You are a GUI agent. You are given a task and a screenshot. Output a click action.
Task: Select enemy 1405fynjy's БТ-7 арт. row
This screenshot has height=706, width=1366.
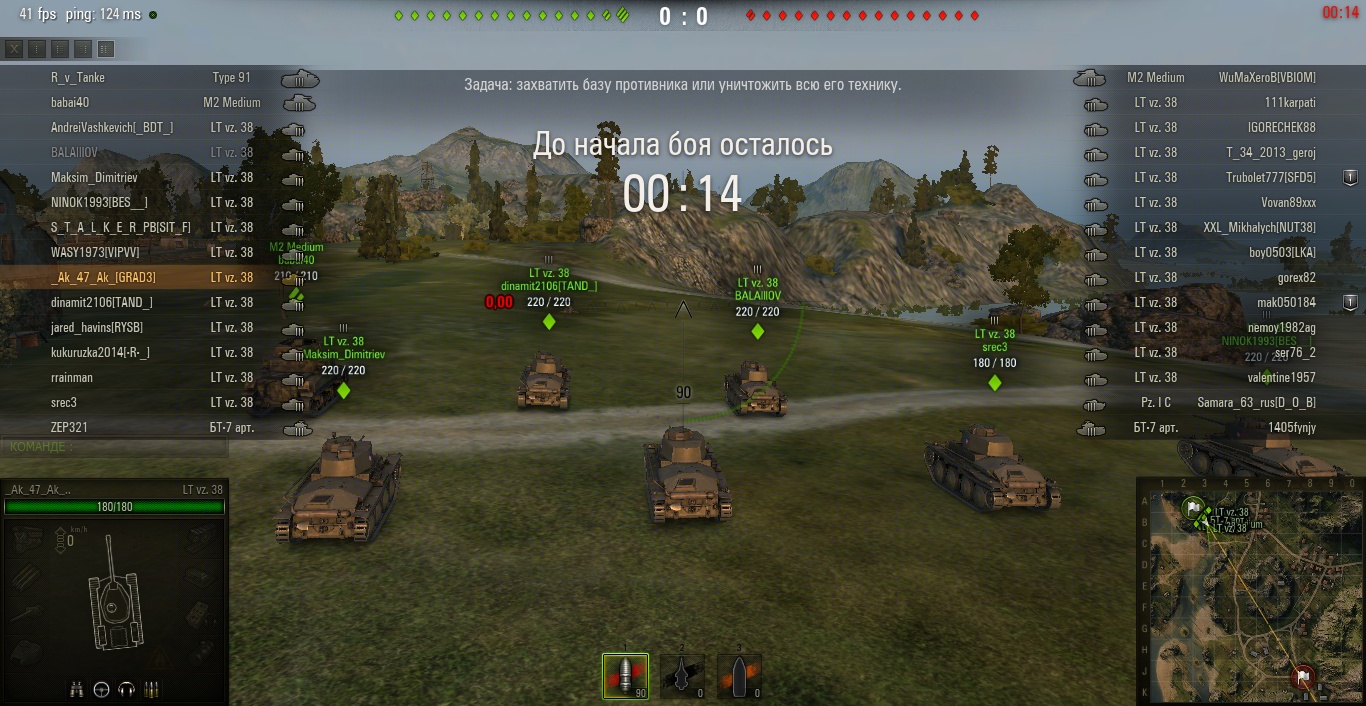tap(1220, 428)
